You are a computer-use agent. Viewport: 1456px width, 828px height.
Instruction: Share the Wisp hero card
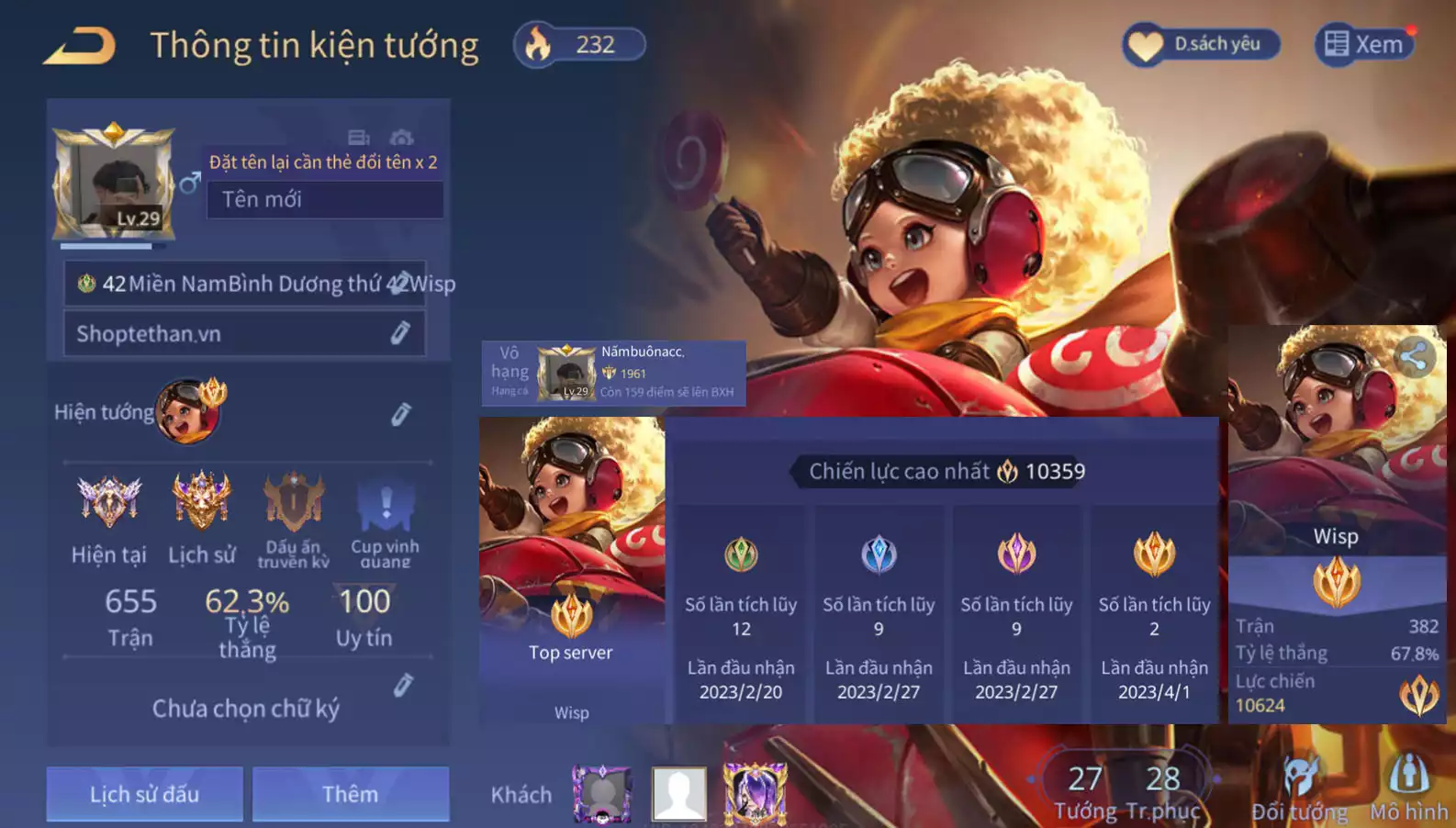pos(1415,357)
